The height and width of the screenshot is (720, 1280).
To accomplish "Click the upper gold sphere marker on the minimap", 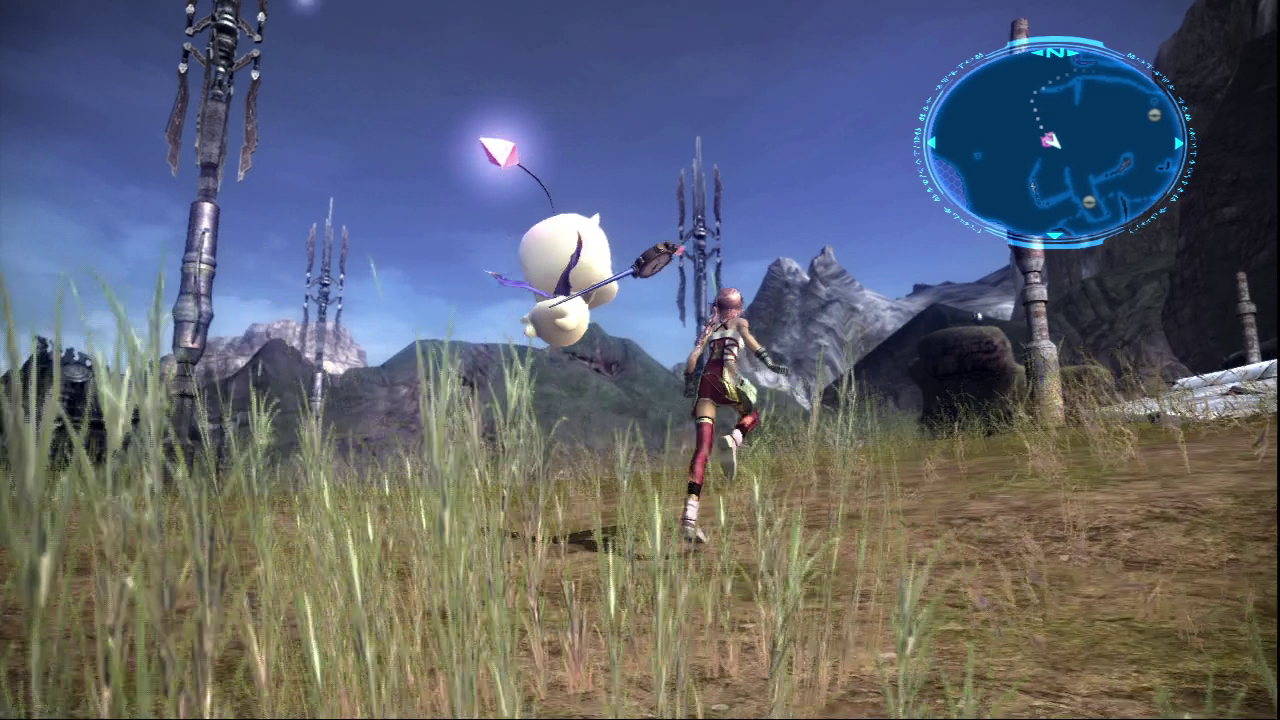I will click(1153, 115).
